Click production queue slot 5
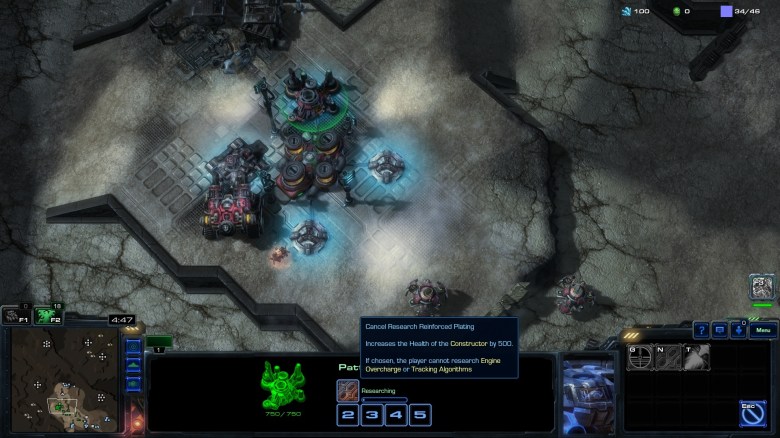 click(x=420, y=414)
